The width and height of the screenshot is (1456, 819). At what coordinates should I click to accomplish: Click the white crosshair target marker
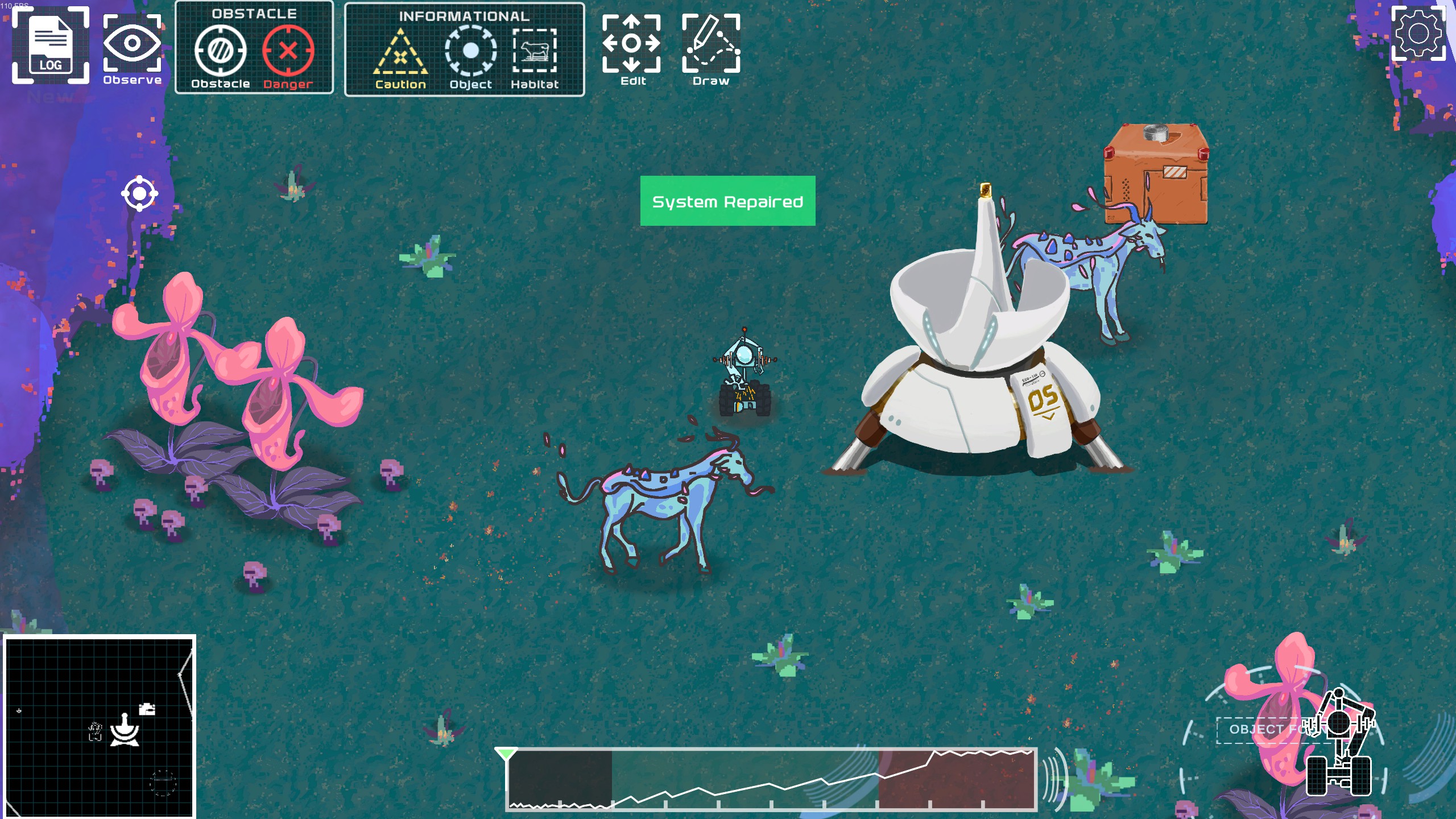[x=139, y=194]
